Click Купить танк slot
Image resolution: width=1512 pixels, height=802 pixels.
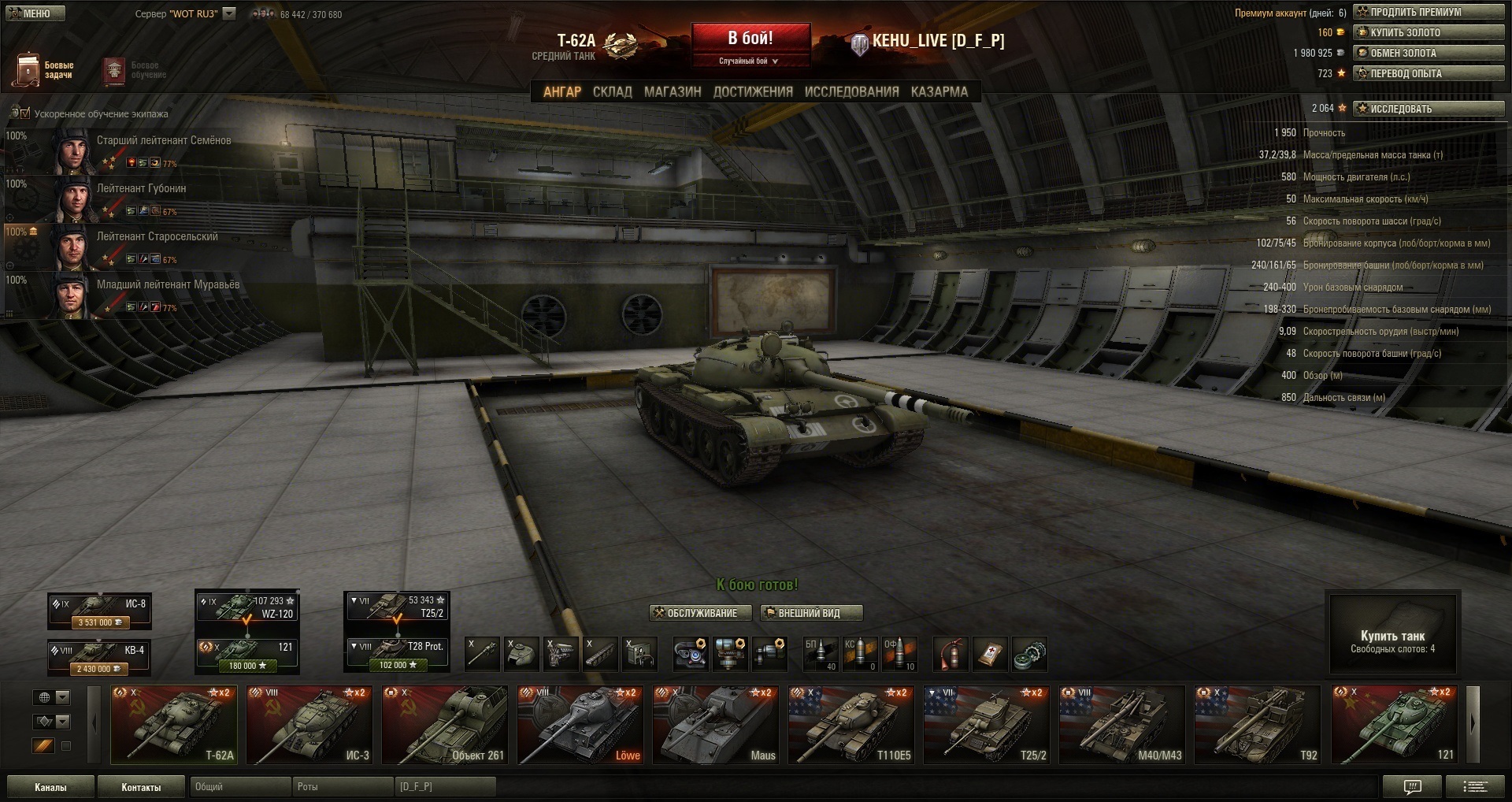click(x=1392, y=635)
